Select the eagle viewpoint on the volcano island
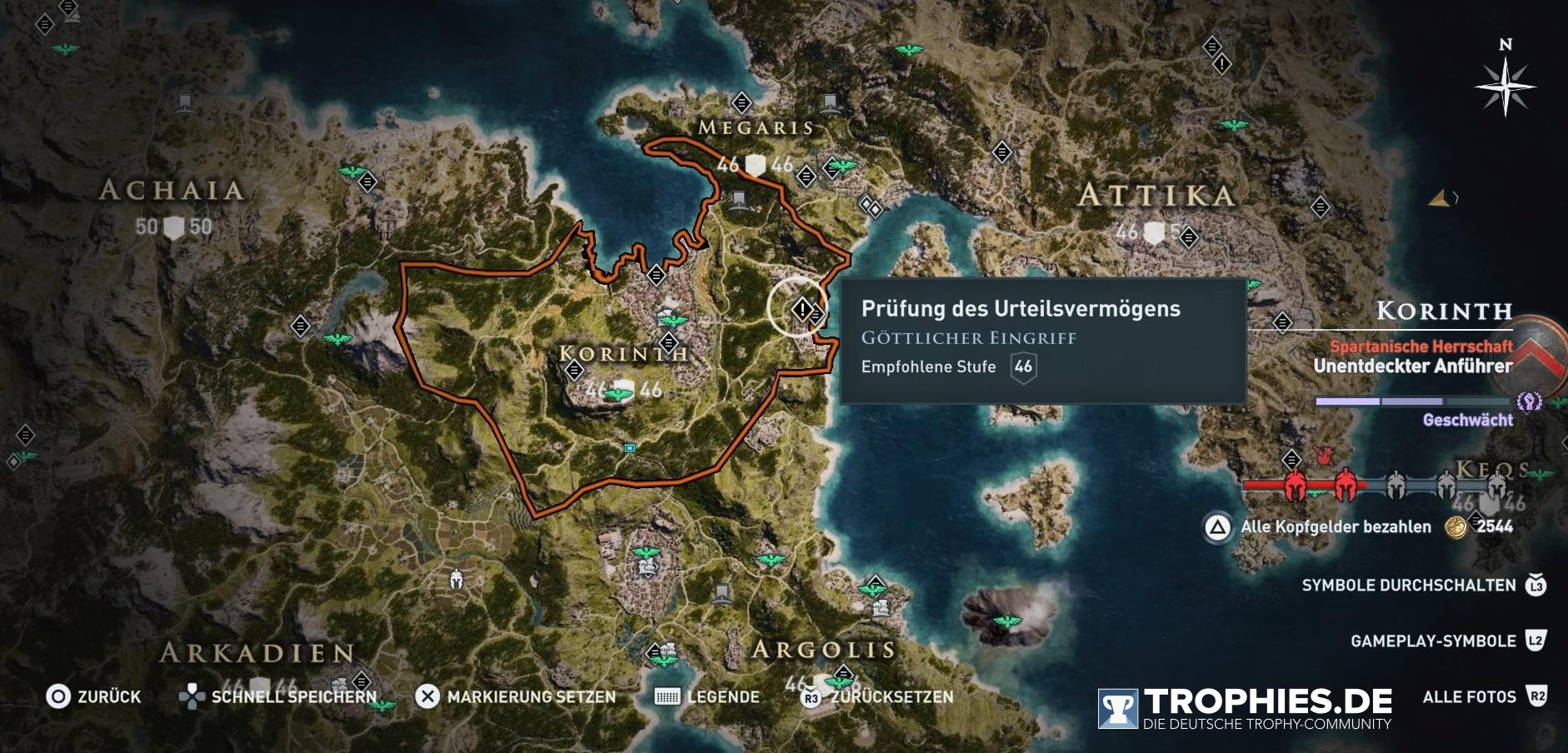Screen dimensions: 1568x753 click(x=1008, y=621)
